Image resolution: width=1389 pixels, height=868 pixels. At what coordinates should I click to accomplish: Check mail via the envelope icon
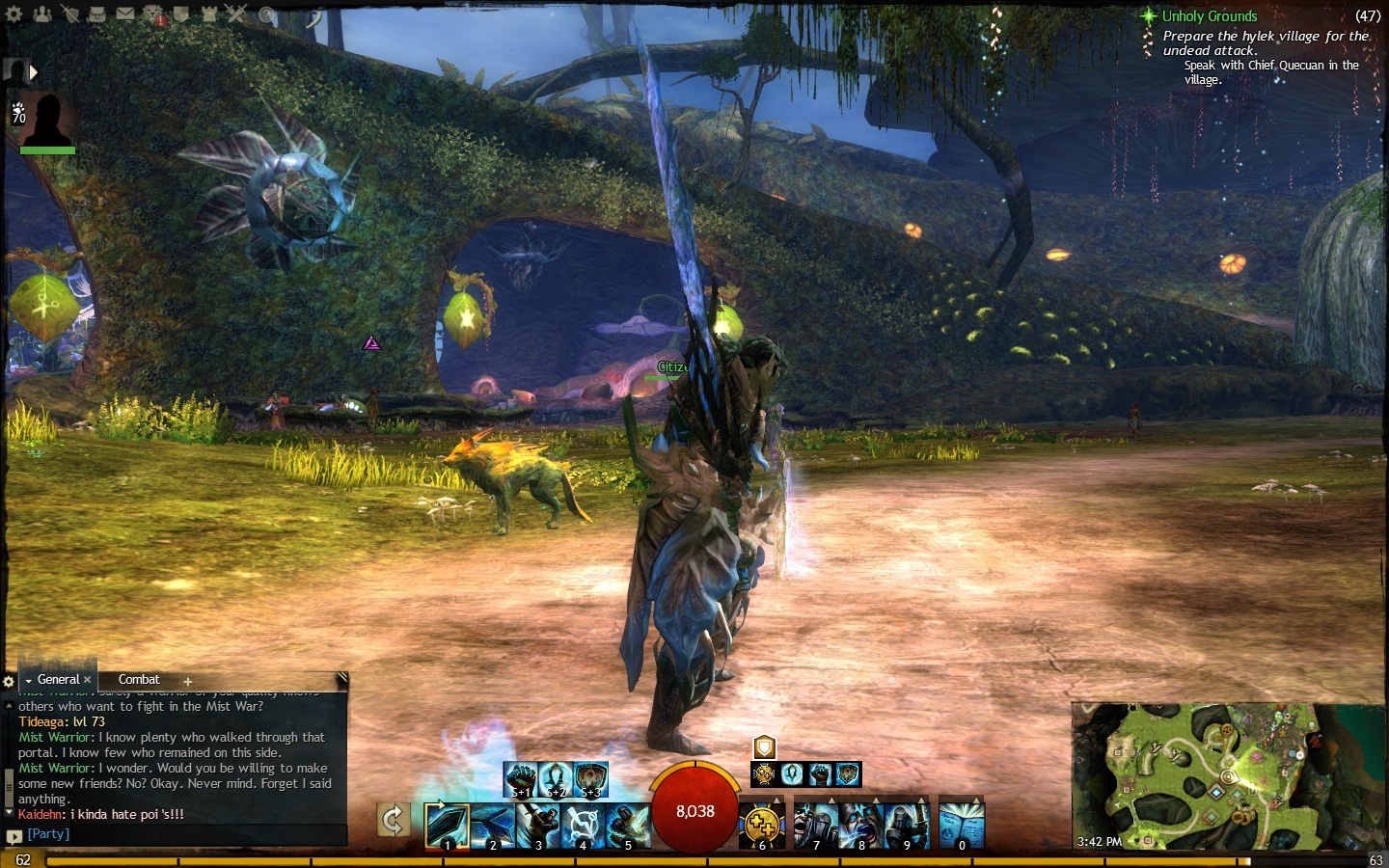point(125,14)
